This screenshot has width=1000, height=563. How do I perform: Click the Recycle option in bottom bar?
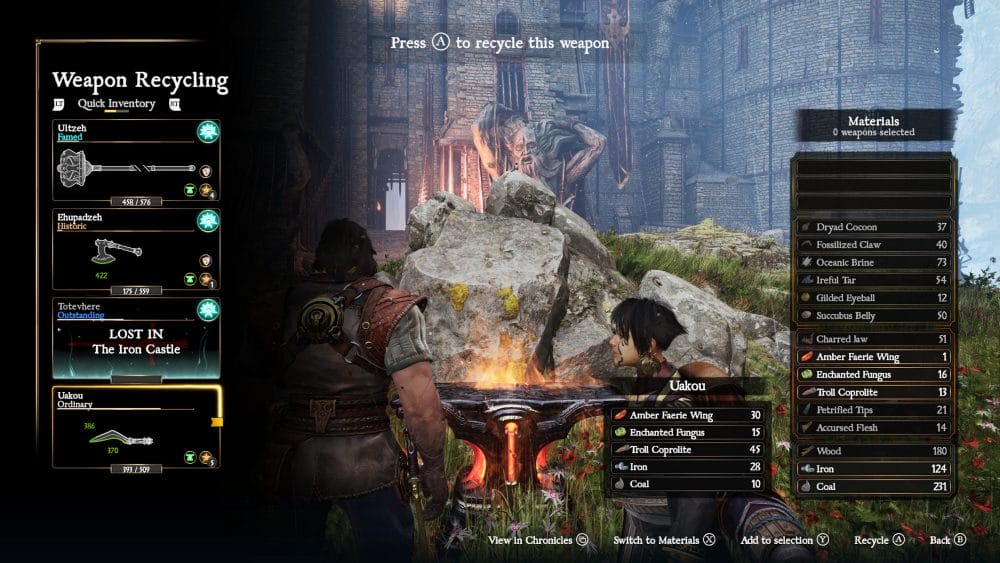click(879, 540)
